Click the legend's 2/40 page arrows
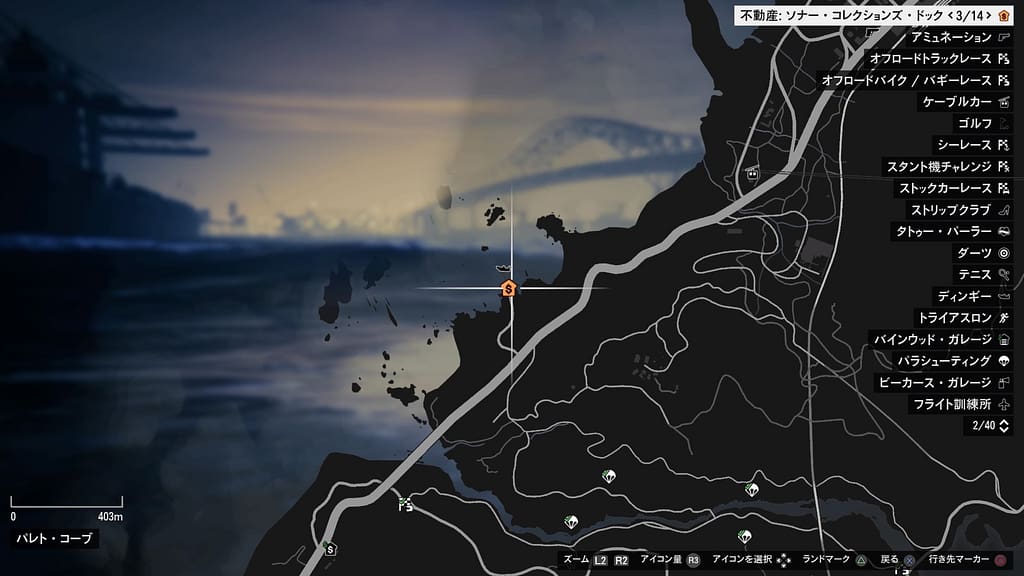 click(x=1004, y=426)
